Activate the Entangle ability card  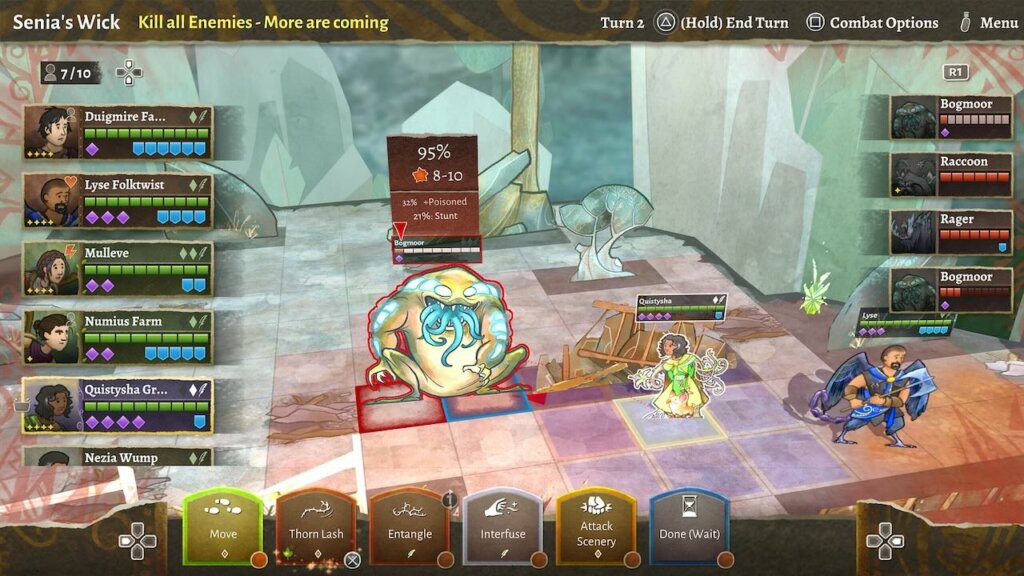click(x=410, y=527)
